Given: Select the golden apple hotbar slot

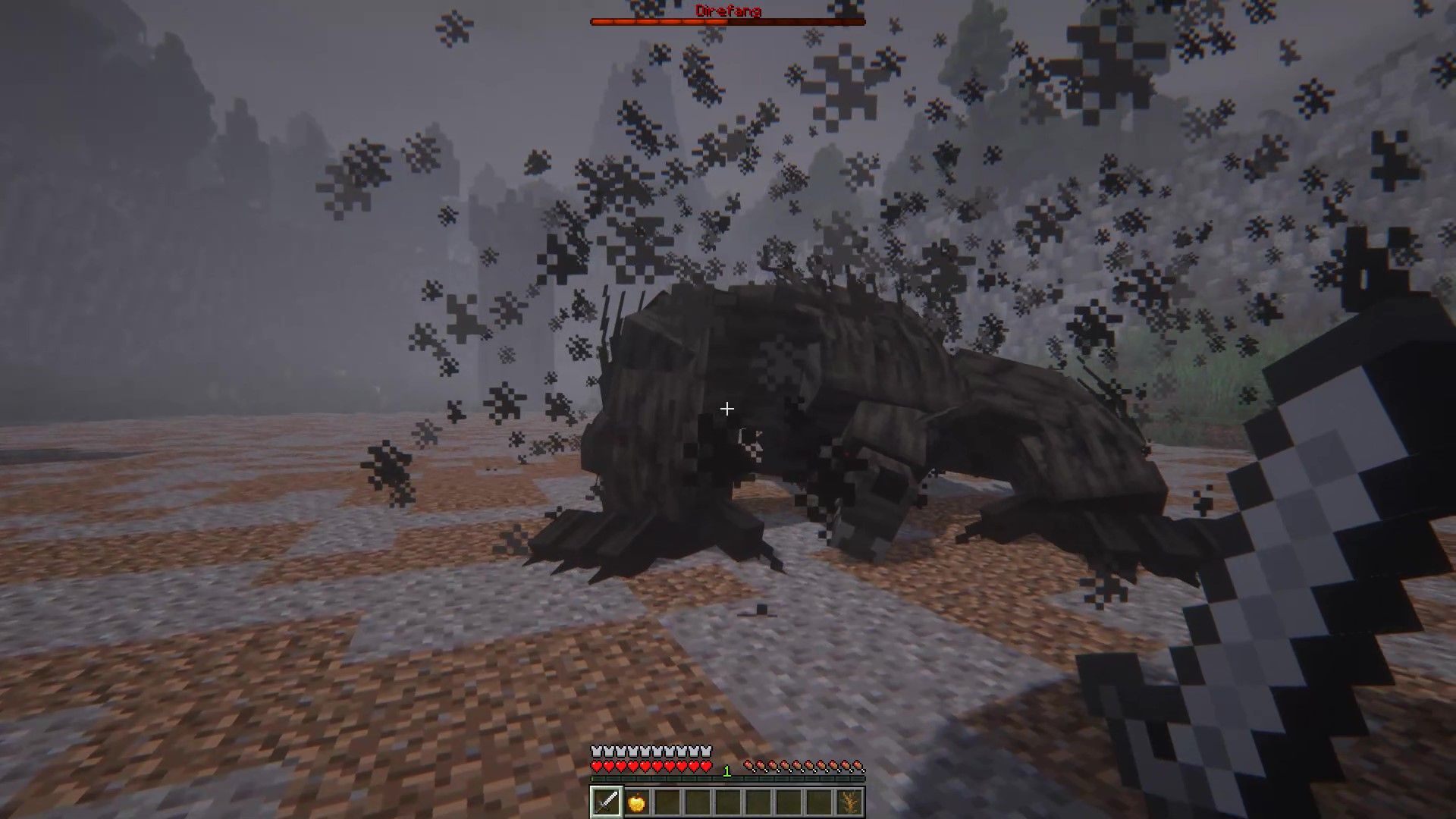Looking at the screenshot, I should [x=636, y=799].
